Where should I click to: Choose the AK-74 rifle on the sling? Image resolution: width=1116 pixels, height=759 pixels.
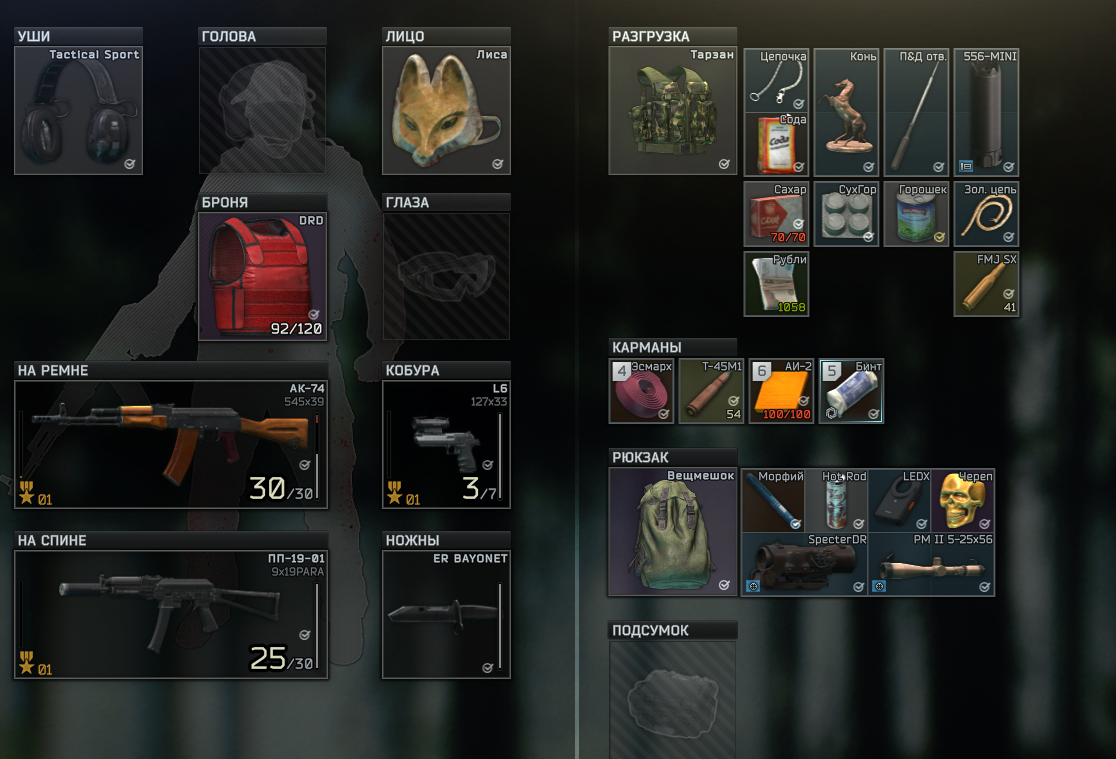[x=171, y=445]
